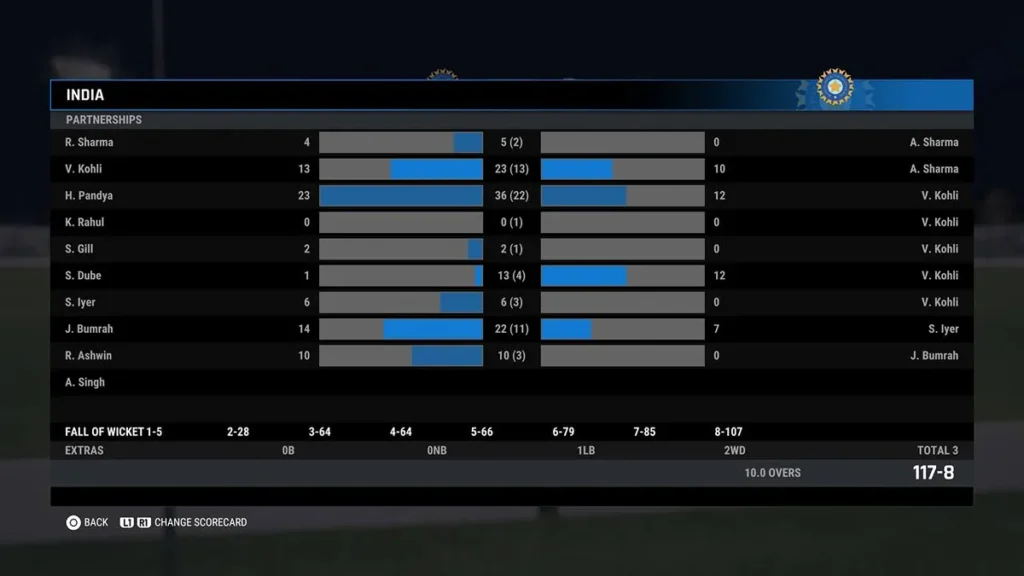The image size is (1024, 576).
Task: Select the R. Sharma and A. Sharma partnership row
Action: coord(511,143)
